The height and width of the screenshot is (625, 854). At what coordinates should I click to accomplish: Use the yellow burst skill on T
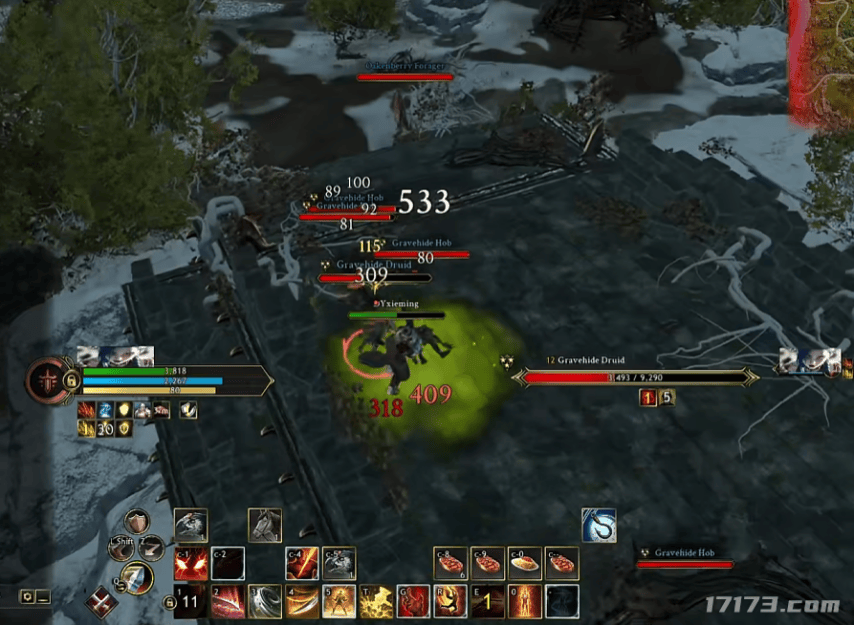(x=376, y=601)
